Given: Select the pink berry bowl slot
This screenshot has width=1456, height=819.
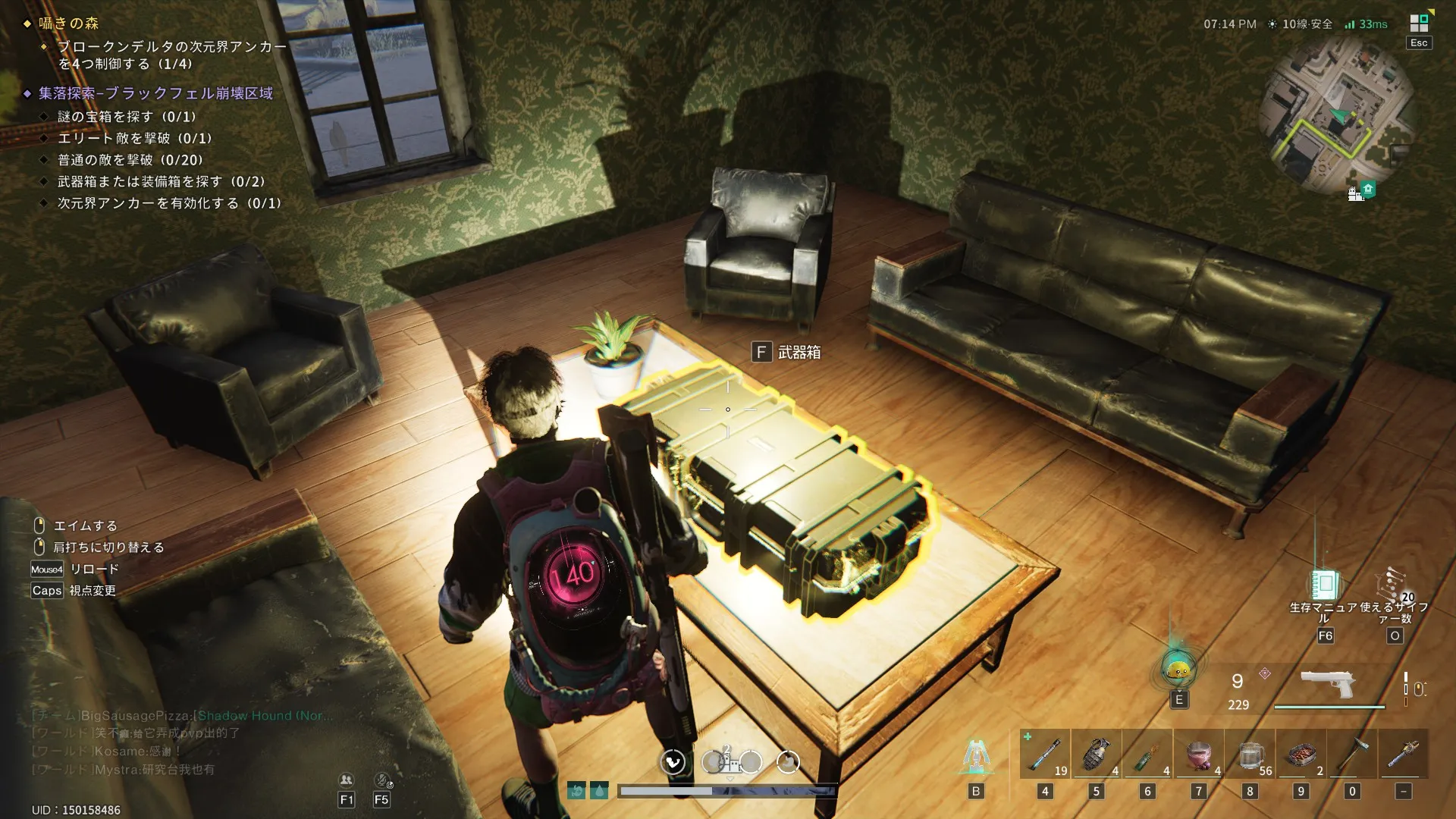Looking at the screenshot, I should point(1198,754).
